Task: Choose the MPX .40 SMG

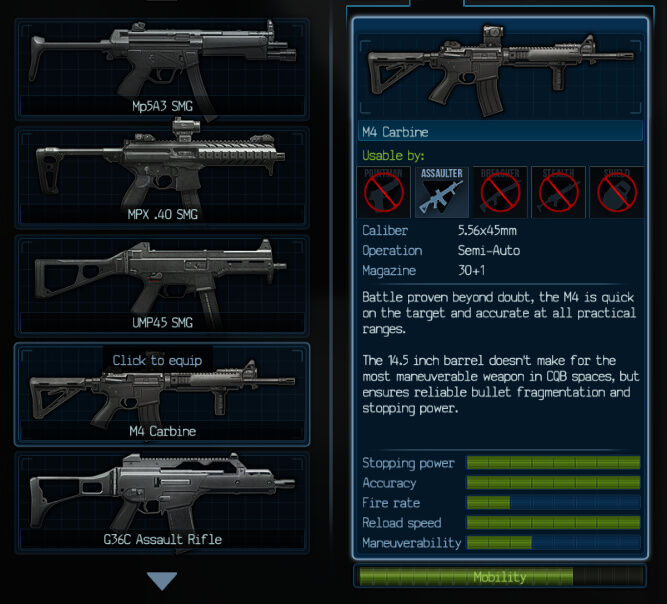Action: 161,177
